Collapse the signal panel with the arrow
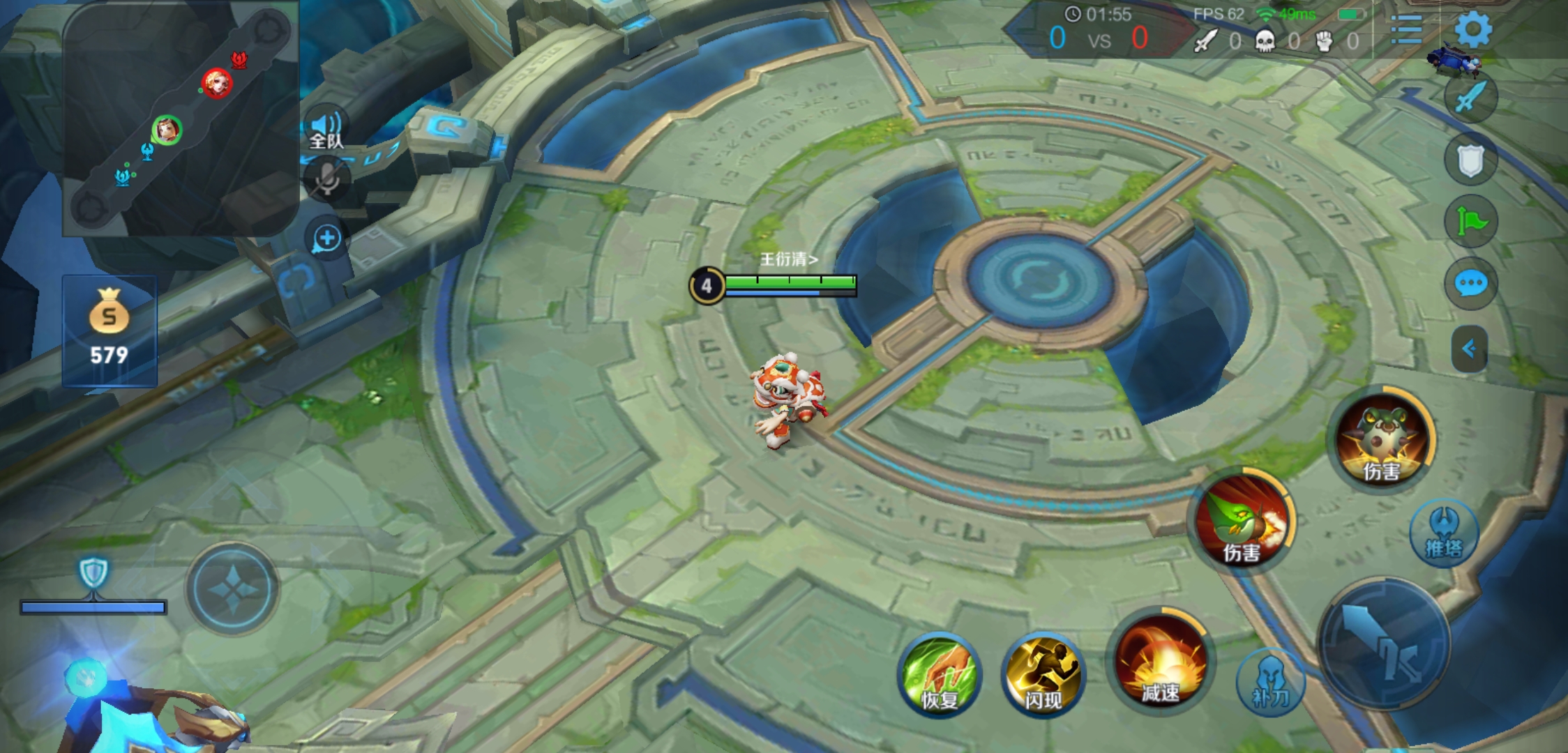1568x753 pixels. coord(1469,349)
